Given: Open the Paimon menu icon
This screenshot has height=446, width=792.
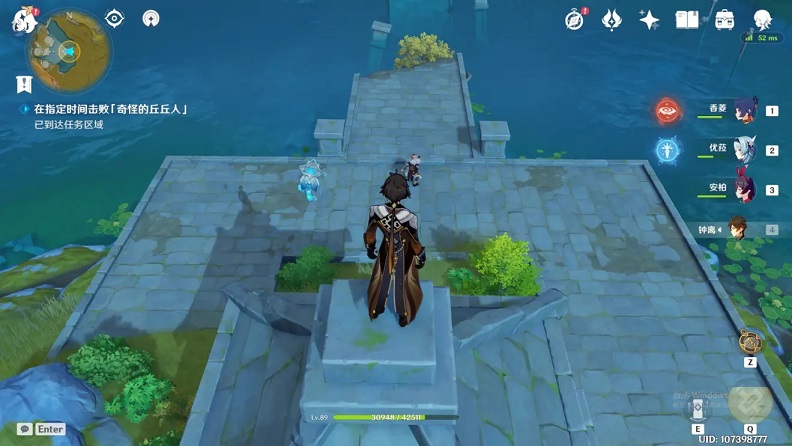Looking at the screenshot, I should coord(24,20).
